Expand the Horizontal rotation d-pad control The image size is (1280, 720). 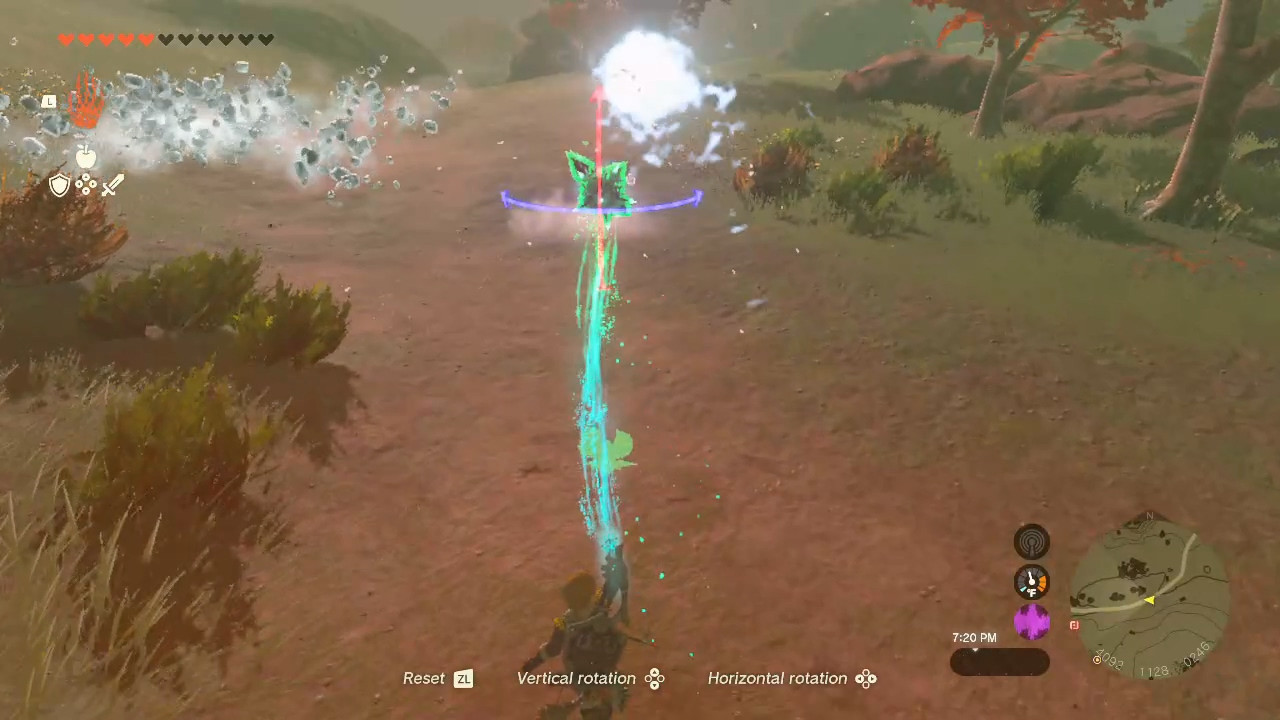[x=866, y=678]
